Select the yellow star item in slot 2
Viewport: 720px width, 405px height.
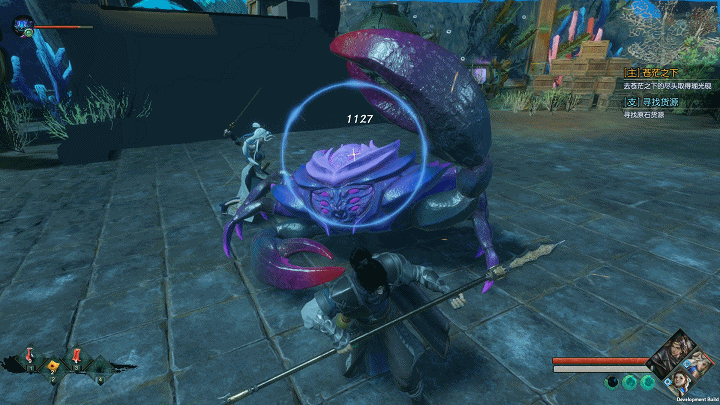click(x=53, y=365)
